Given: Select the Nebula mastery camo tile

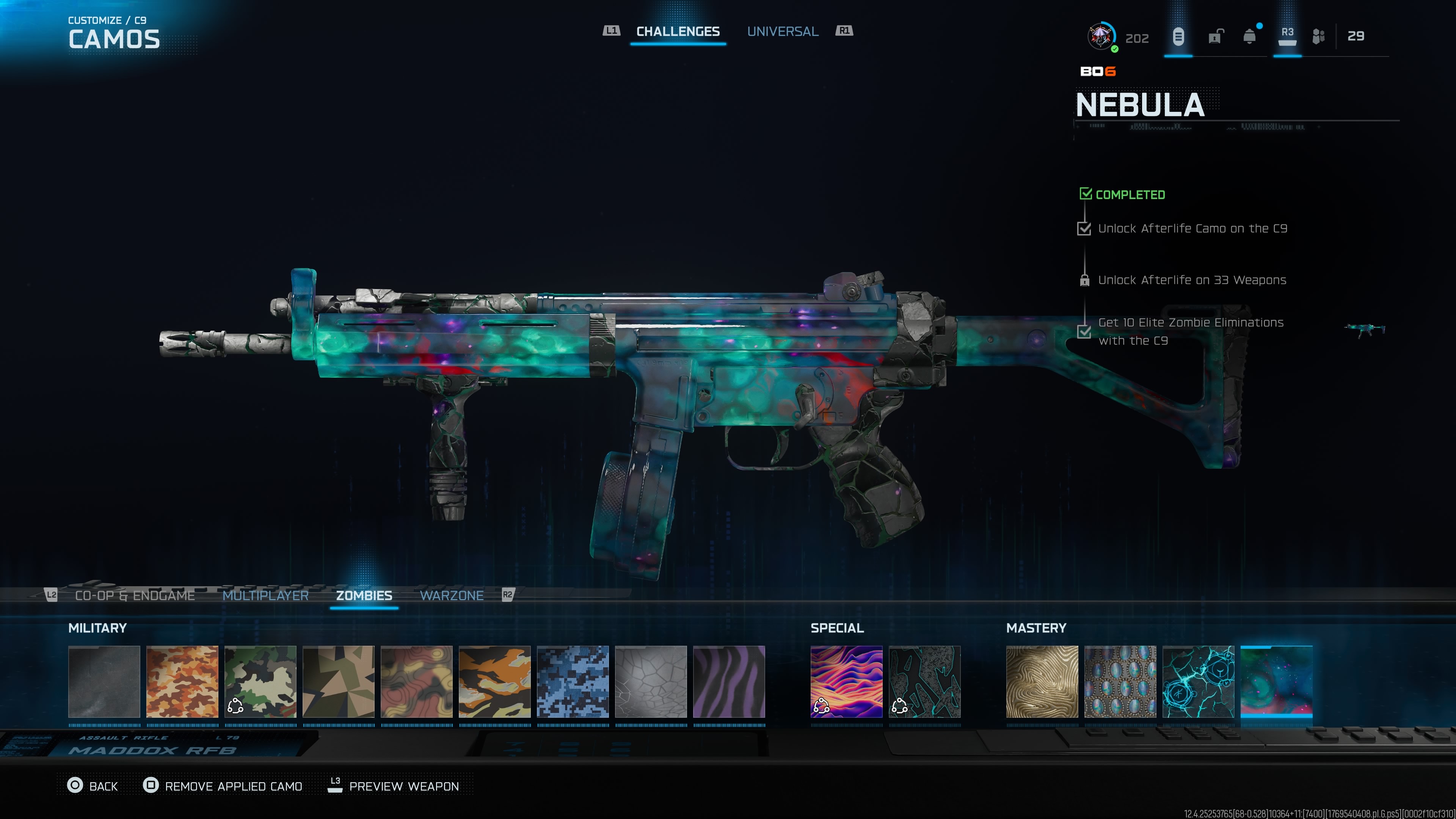Looking at the screenshot, I should tap(1276, 682).
